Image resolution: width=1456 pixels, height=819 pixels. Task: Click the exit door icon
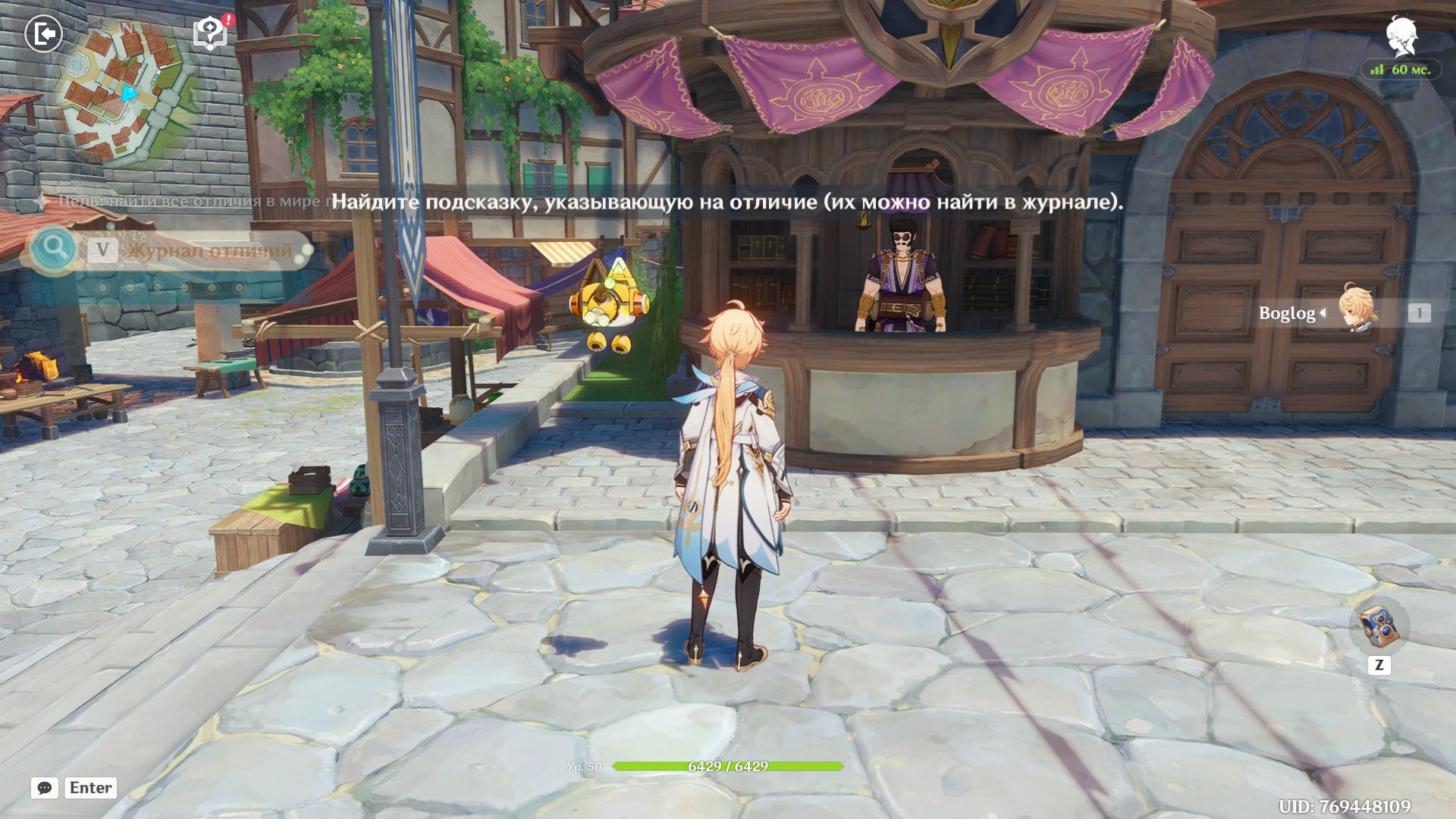(x=43, y=34)
